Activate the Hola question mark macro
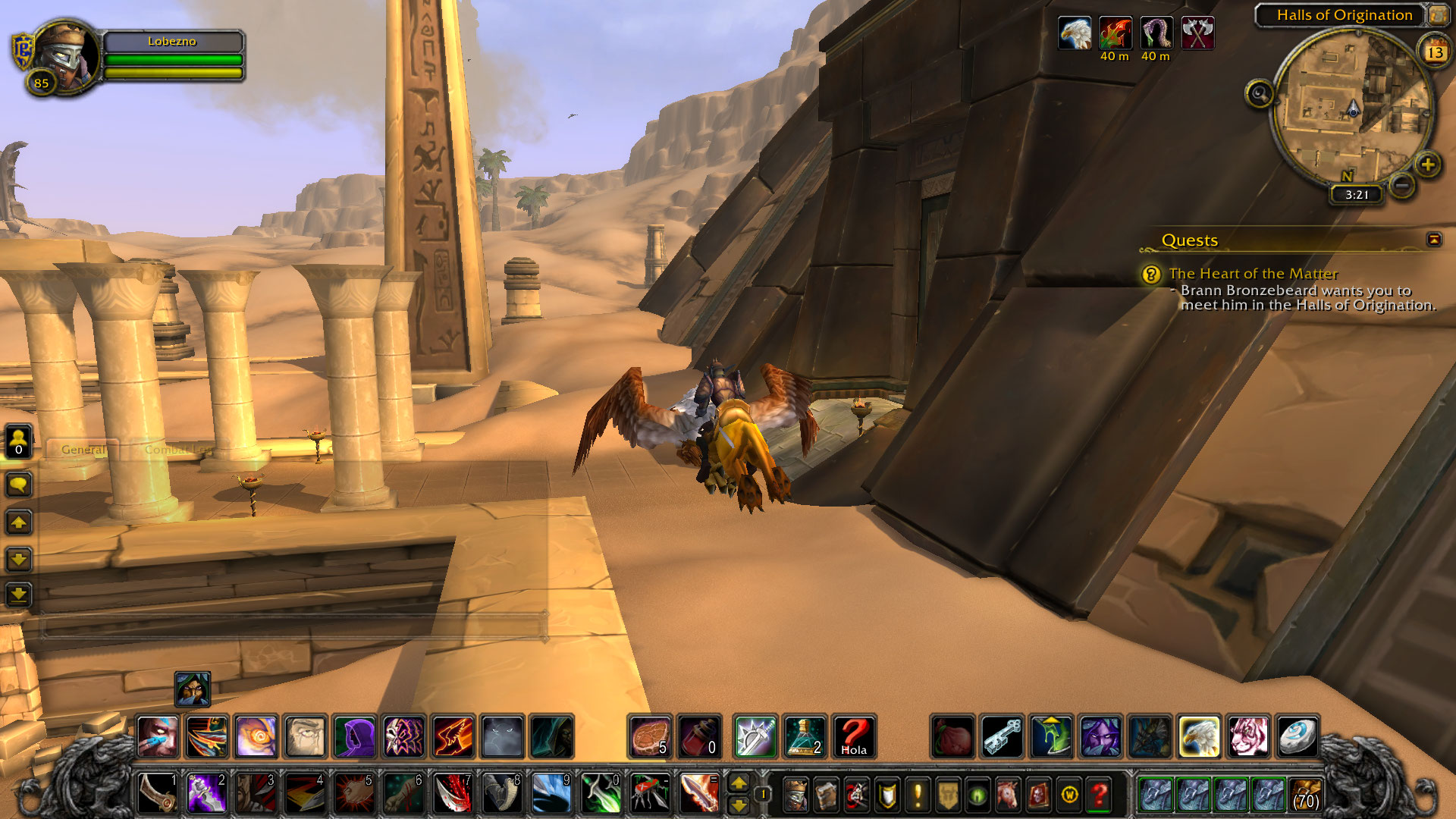The image size is (1456, 819). pos(854,736)
